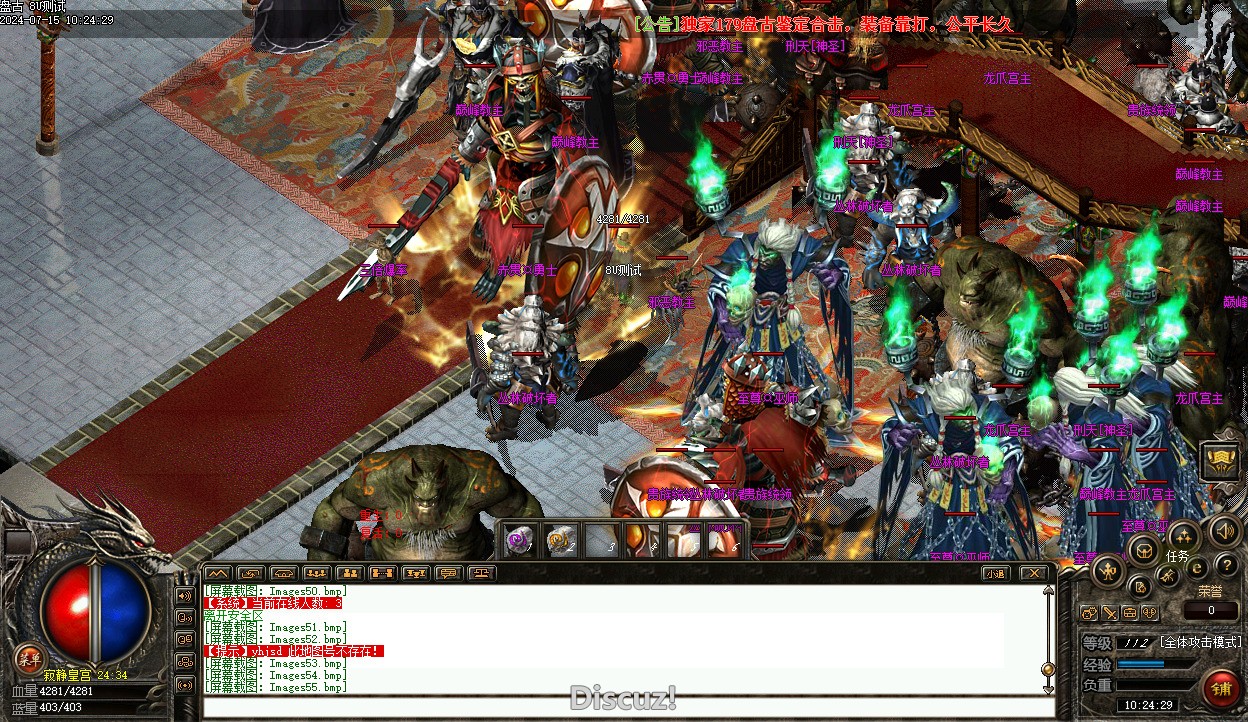Open the round bag inventory button
1248x722 pixels.
click(1142, 548)
